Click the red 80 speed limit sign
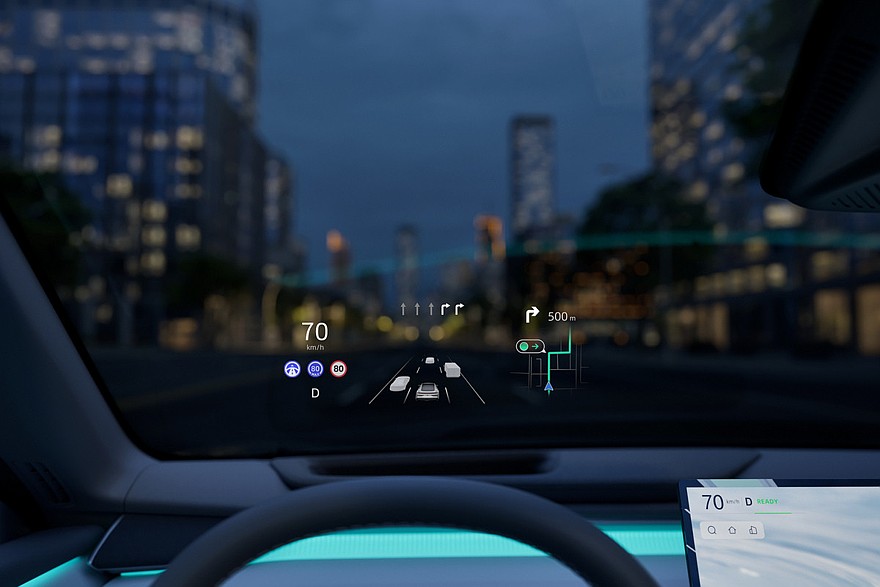 (x=338, y=368)
